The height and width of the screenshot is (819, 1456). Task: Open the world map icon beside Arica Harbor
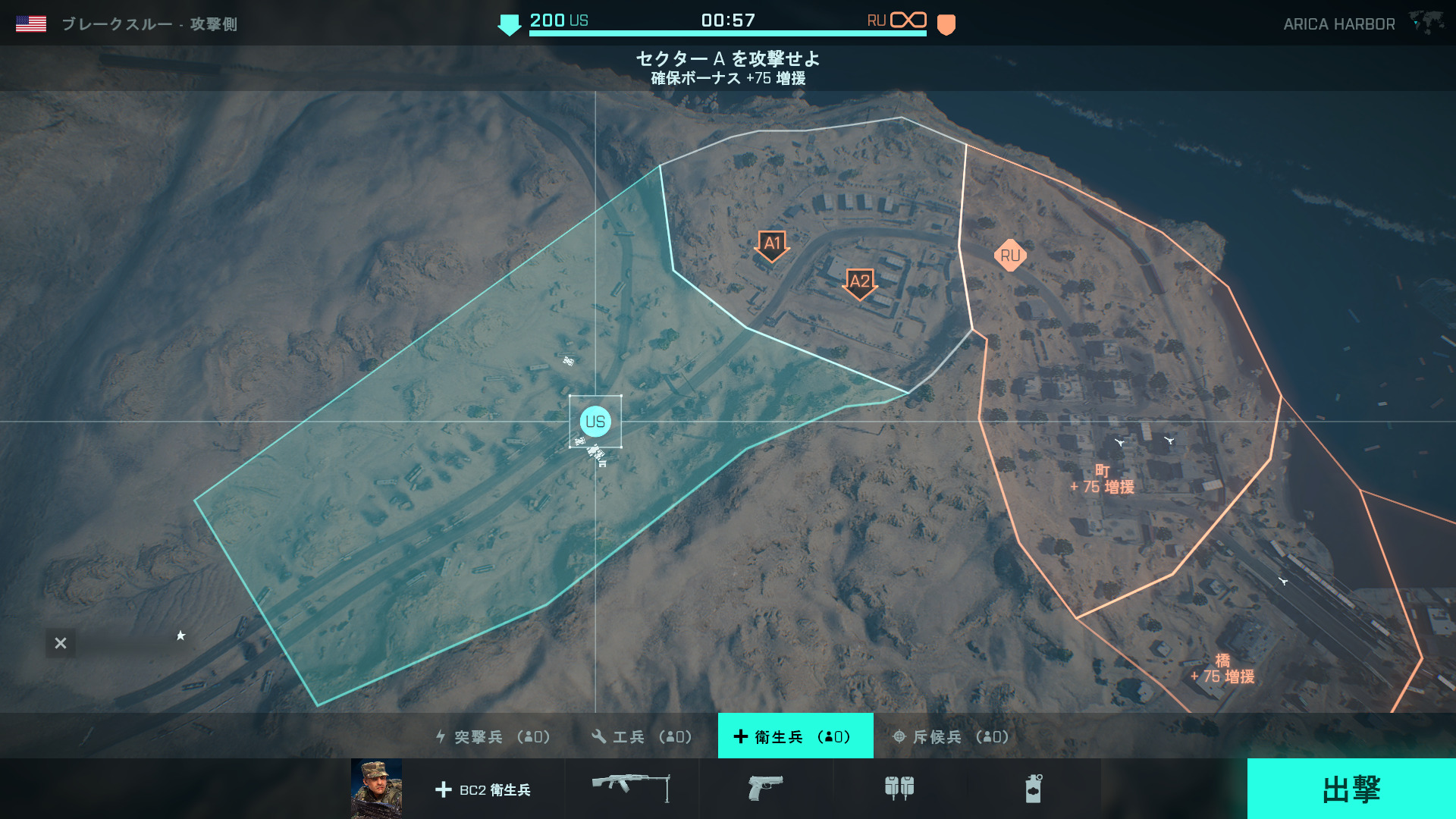click(x=1426, y=23)
